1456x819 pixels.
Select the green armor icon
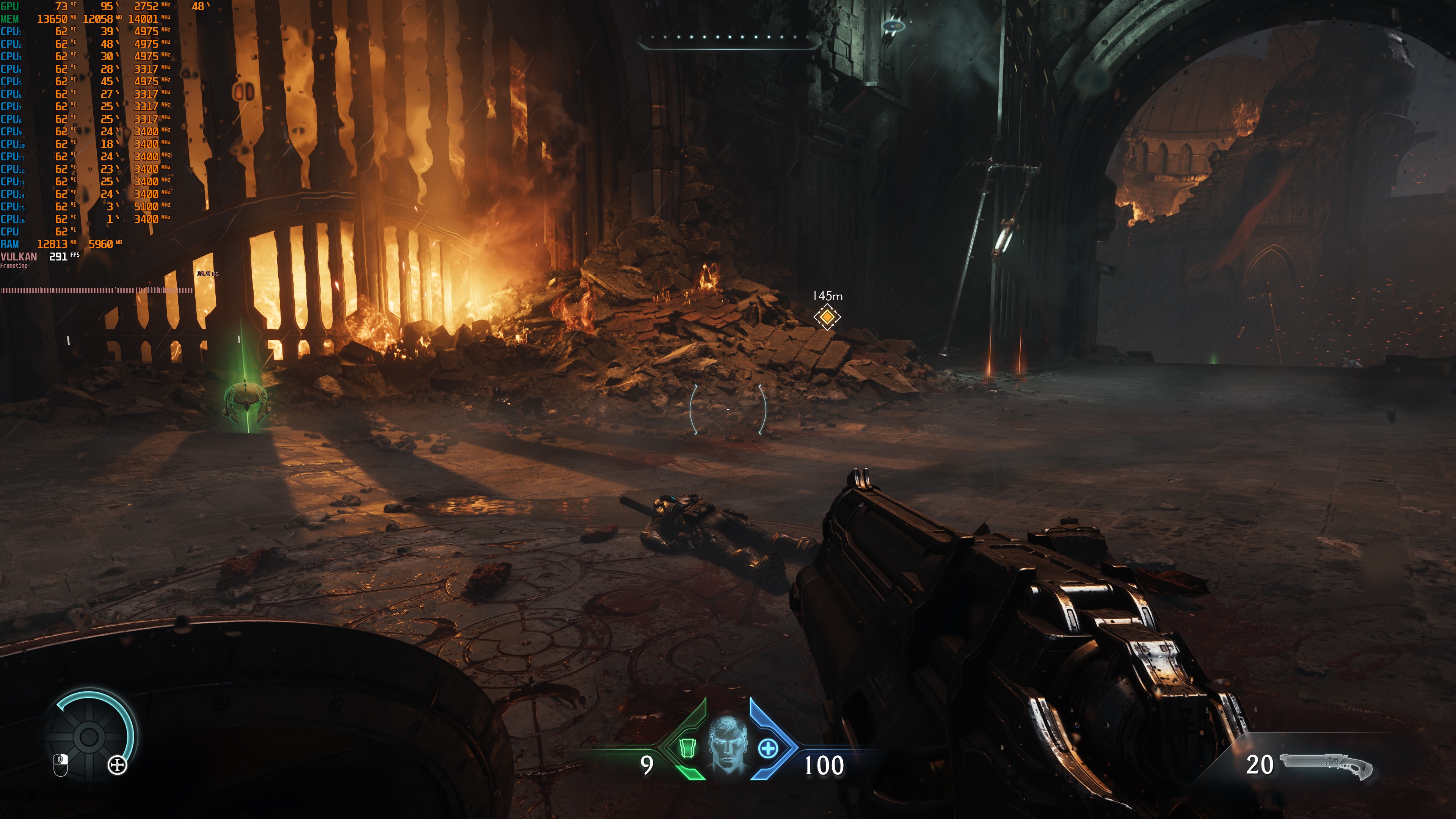point(687,748)
